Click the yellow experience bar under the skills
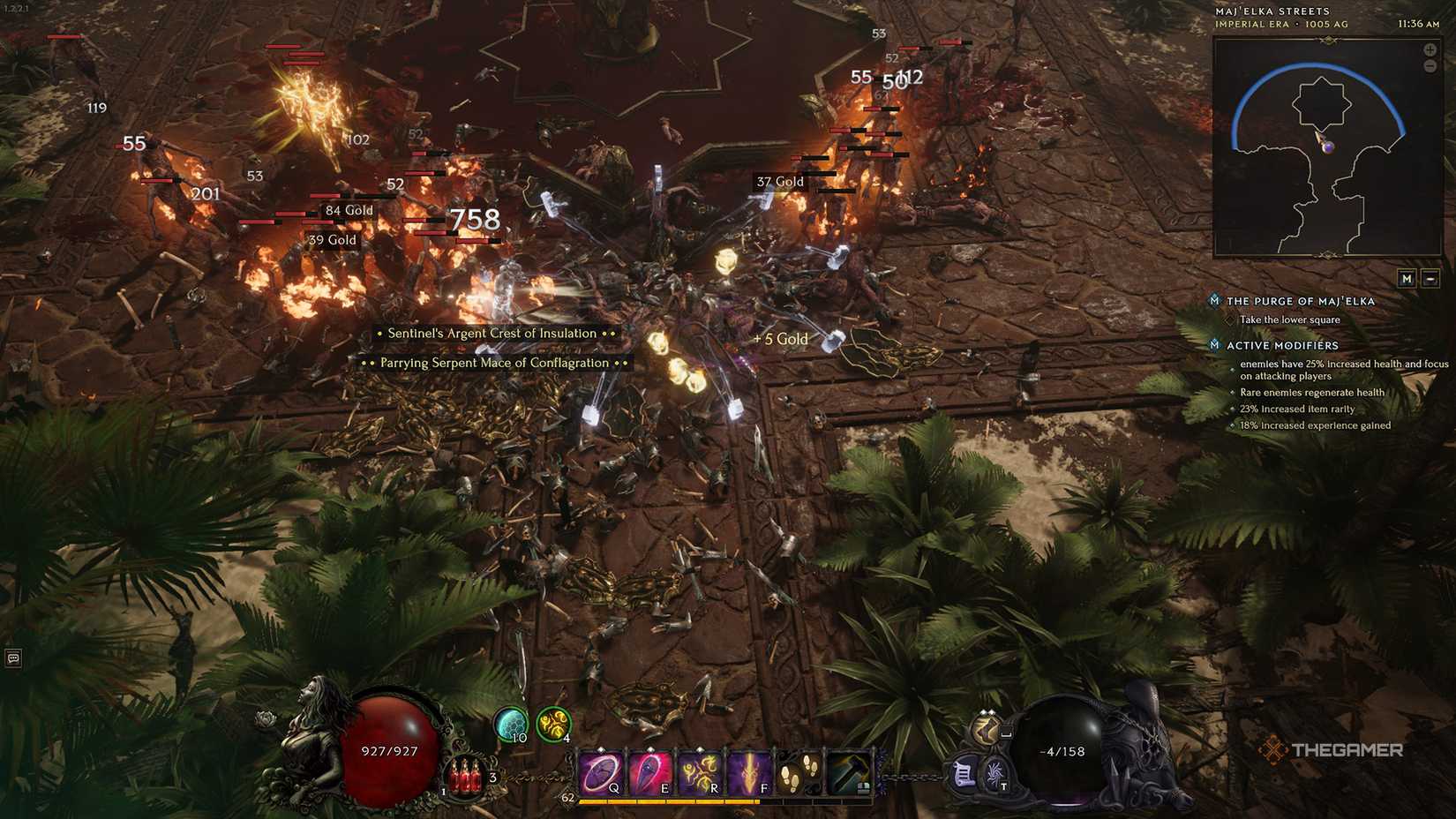 (666, 802)
